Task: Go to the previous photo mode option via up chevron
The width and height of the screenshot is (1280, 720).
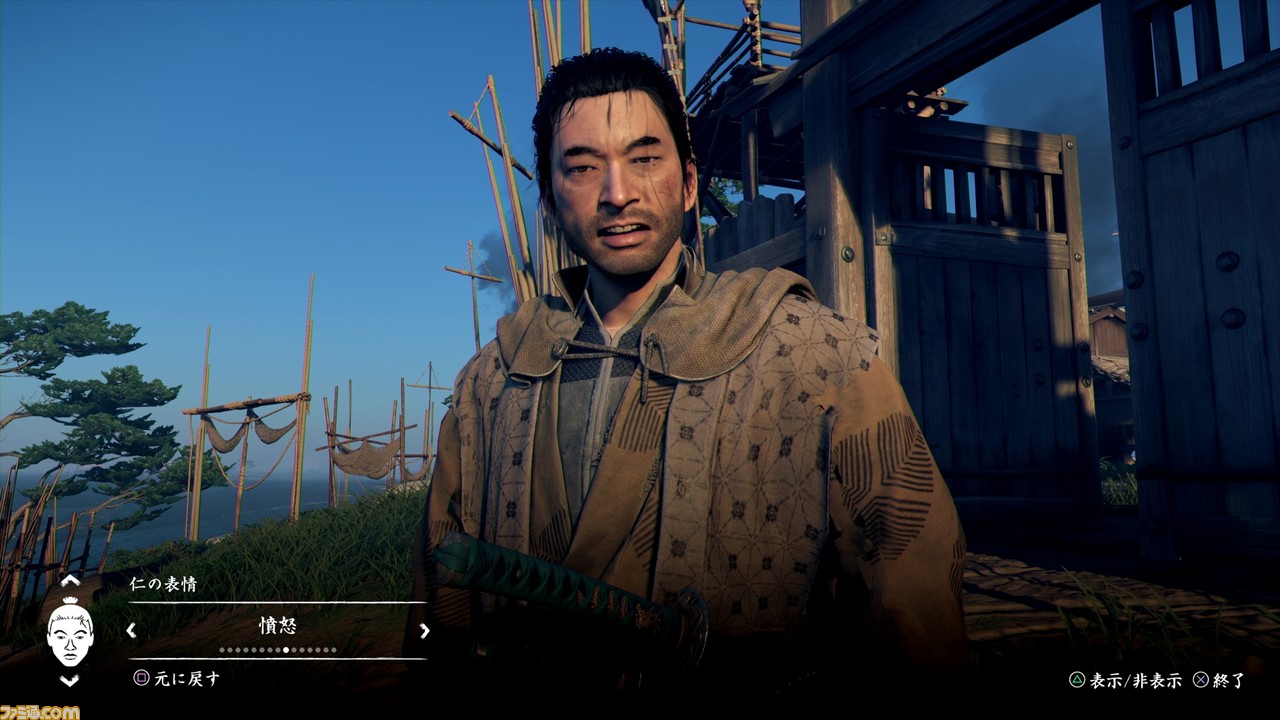Action: click(69, 580)
